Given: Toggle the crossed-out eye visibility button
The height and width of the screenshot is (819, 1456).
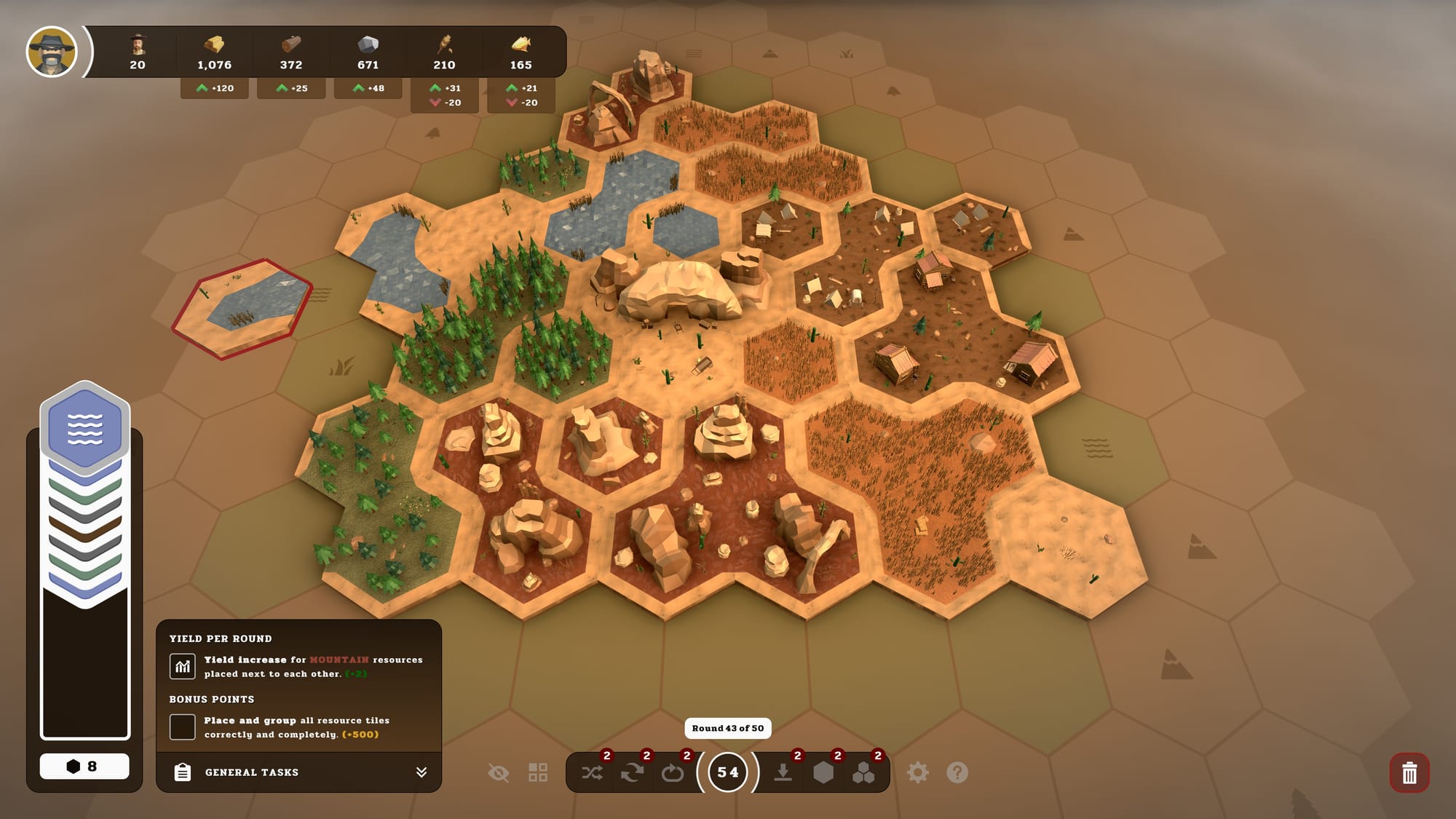Looking at the screenshot, I should [499, 772].
